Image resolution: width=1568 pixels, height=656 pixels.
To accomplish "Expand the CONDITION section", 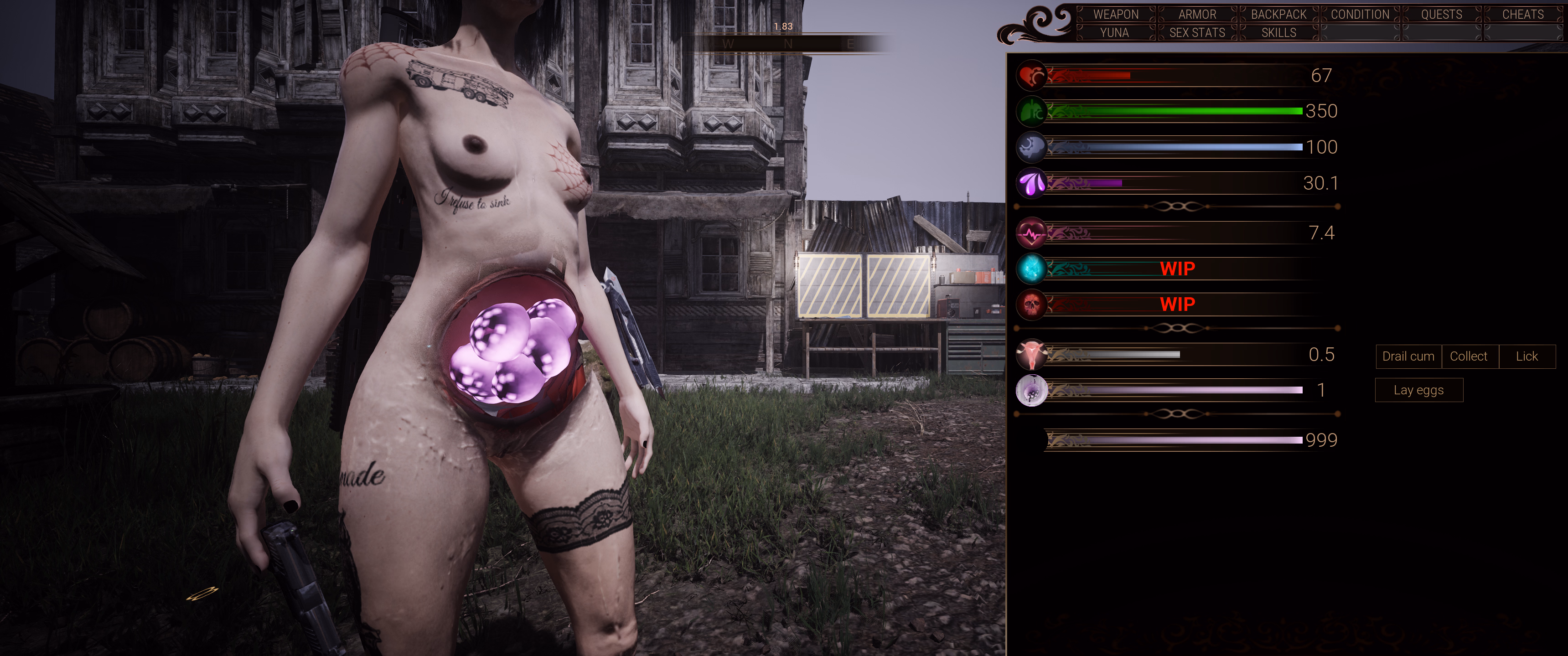I will coord(1359,14).
